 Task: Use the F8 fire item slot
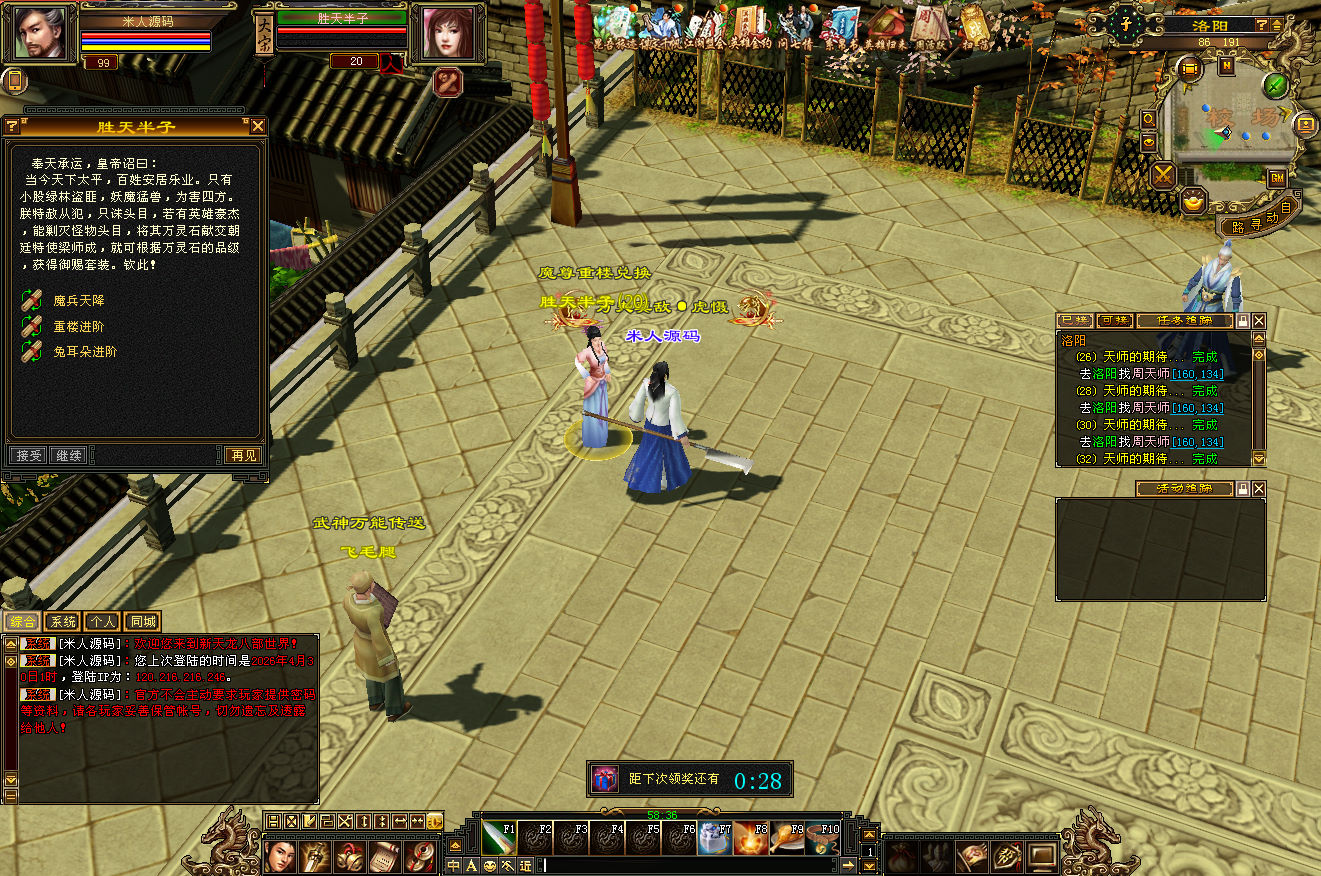(x=751, y=838)
